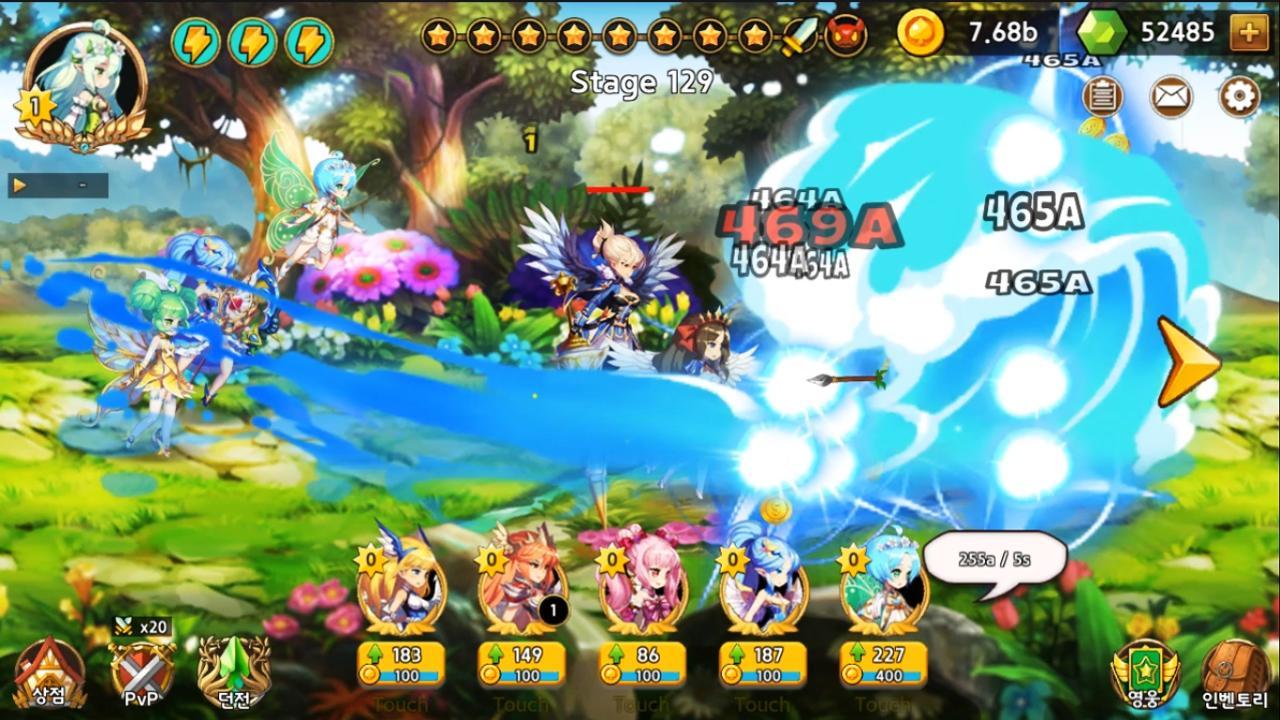Expand the collapsed quest tracker arrow
This screenshot has width=1280, height=720.
(22, 183)
